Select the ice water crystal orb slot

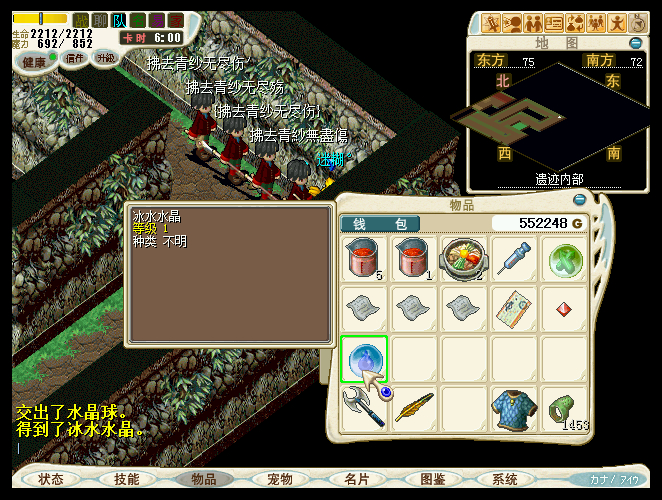[364, 359]
